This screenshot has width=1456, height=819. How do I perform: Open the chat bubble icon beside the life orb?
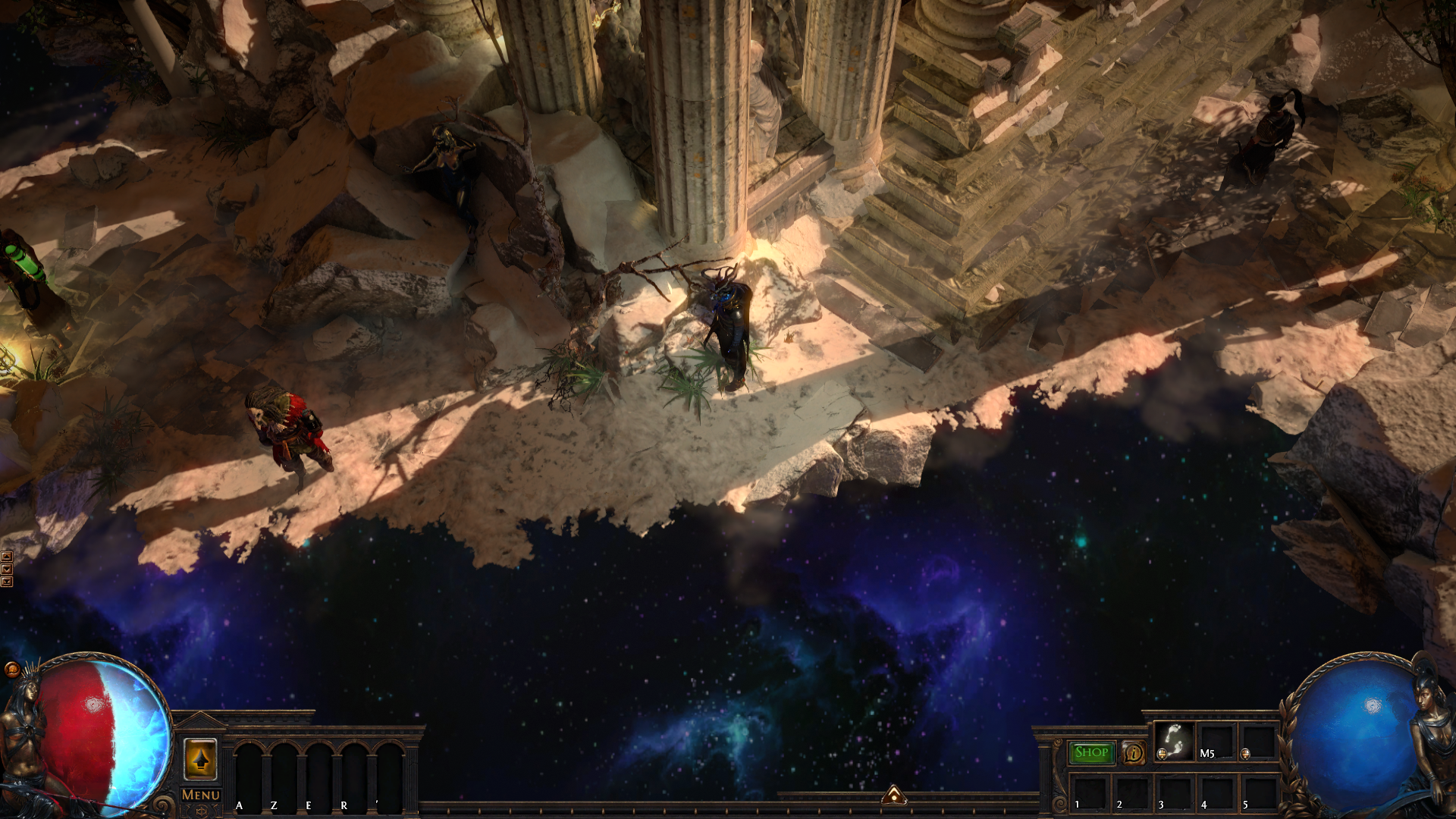click(x=11, y=669)
